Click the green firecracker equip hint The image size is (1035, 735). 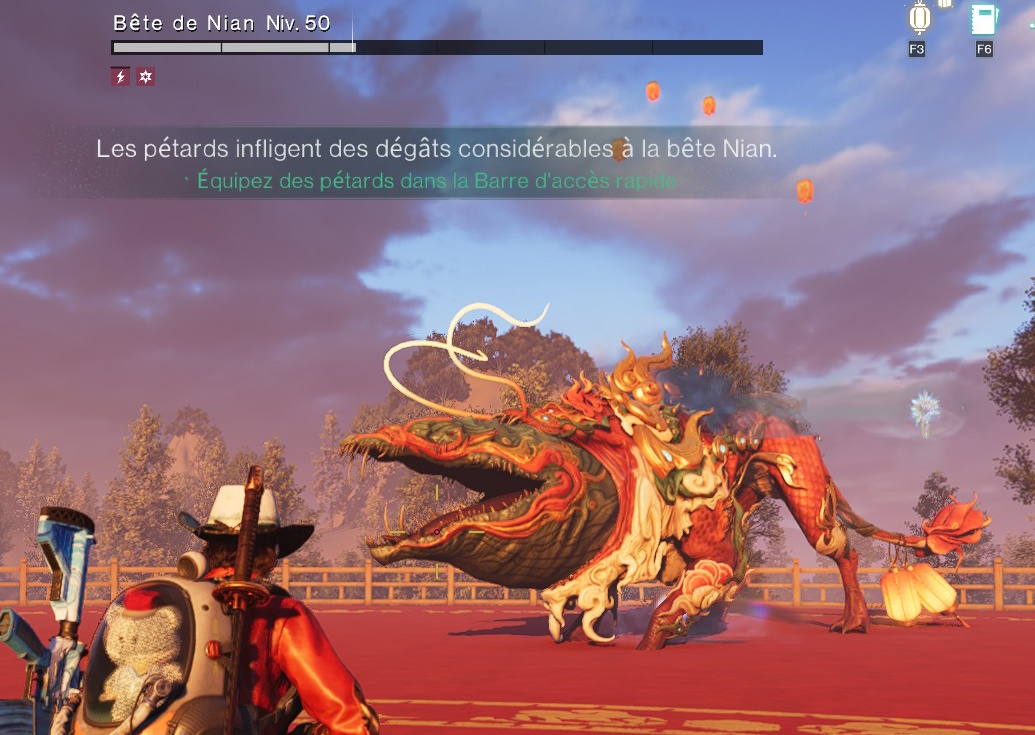pyautogui.click(x=437, y=181)
